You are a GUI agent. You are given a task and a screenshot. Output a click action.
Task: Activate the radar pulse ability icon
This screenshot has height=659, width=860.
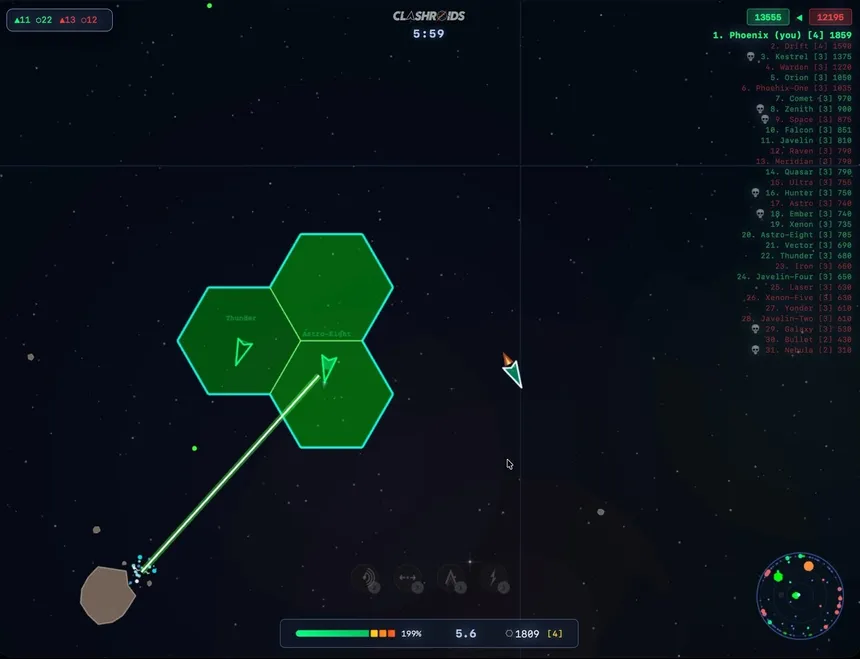[x=367, y=579]
